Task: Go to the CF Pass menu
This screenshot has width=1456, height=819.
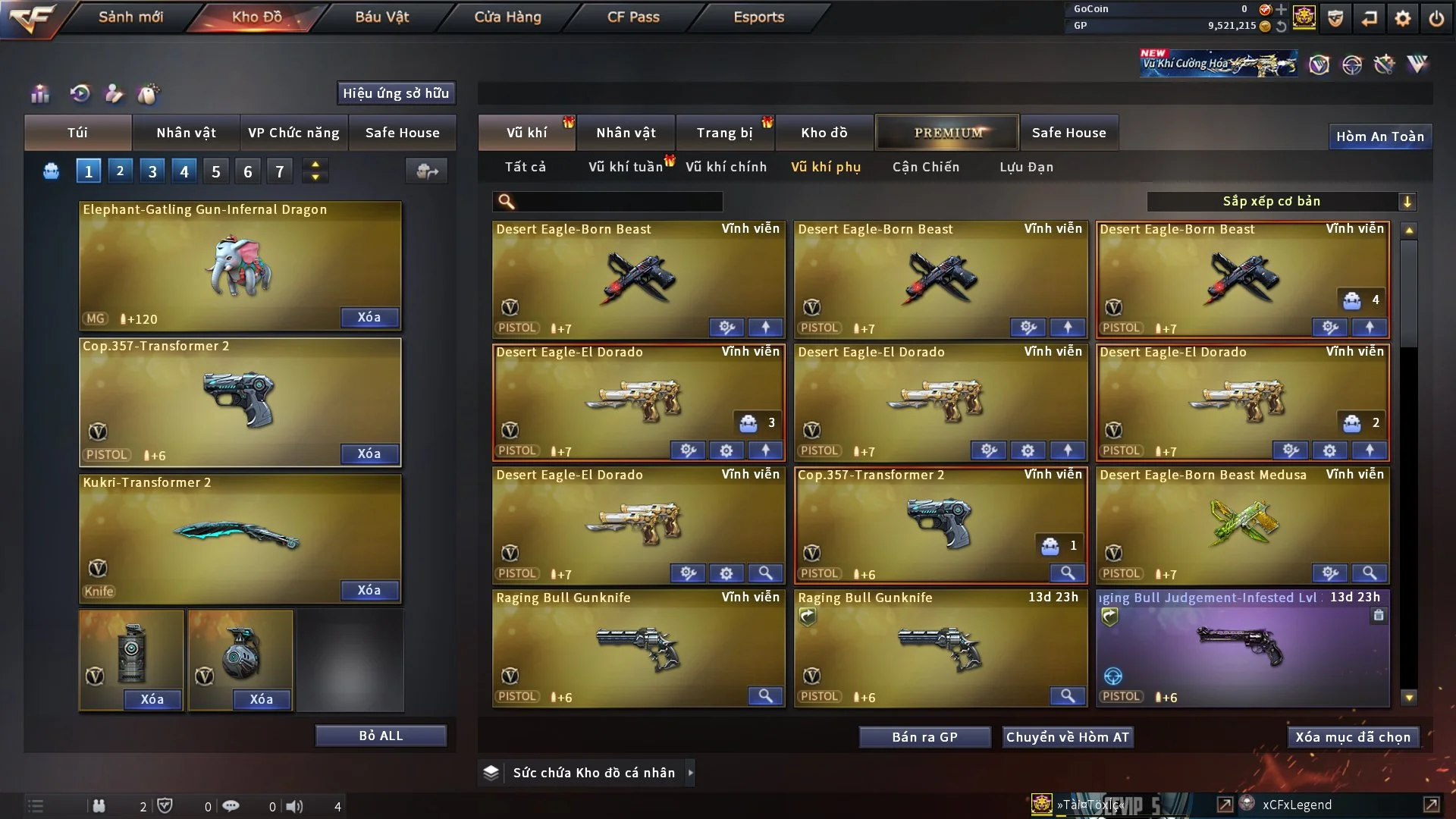Action: [633, 17]
